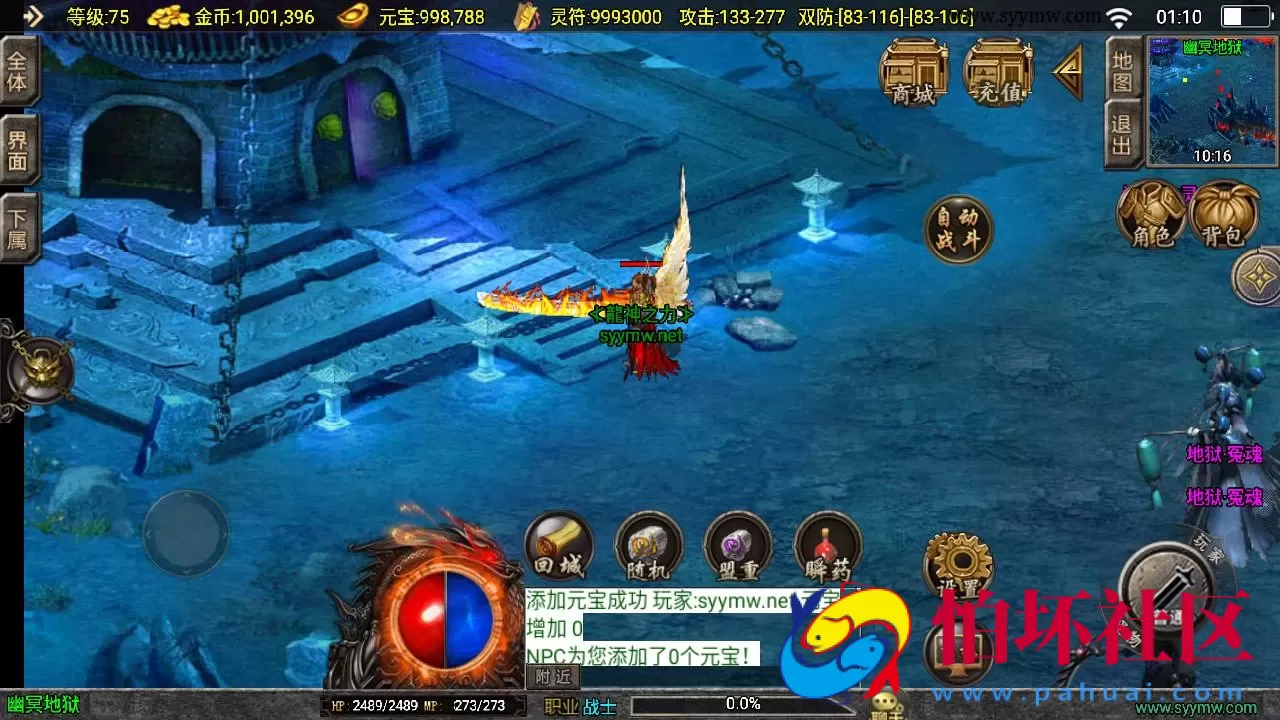
Task: Use the 回城 return-to-town scroll
Action: (x=558, y=545)
